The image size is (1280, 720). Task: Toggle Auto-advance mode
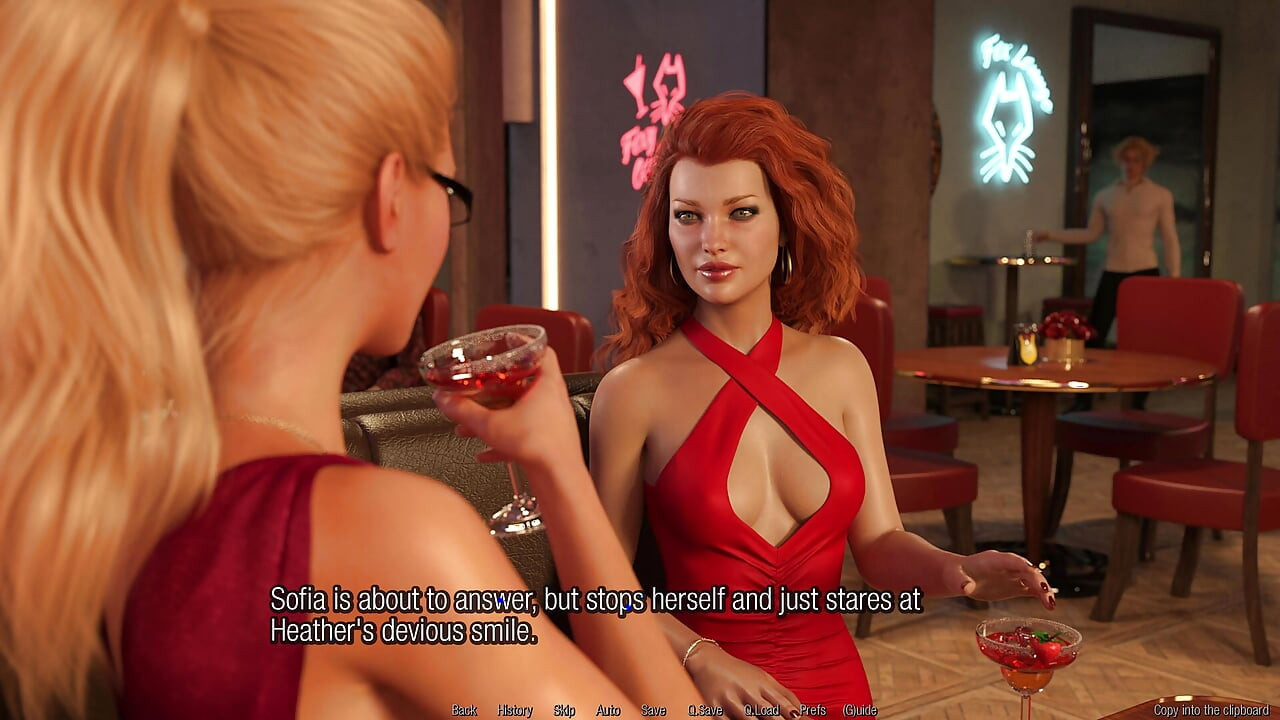coord(606,709)
